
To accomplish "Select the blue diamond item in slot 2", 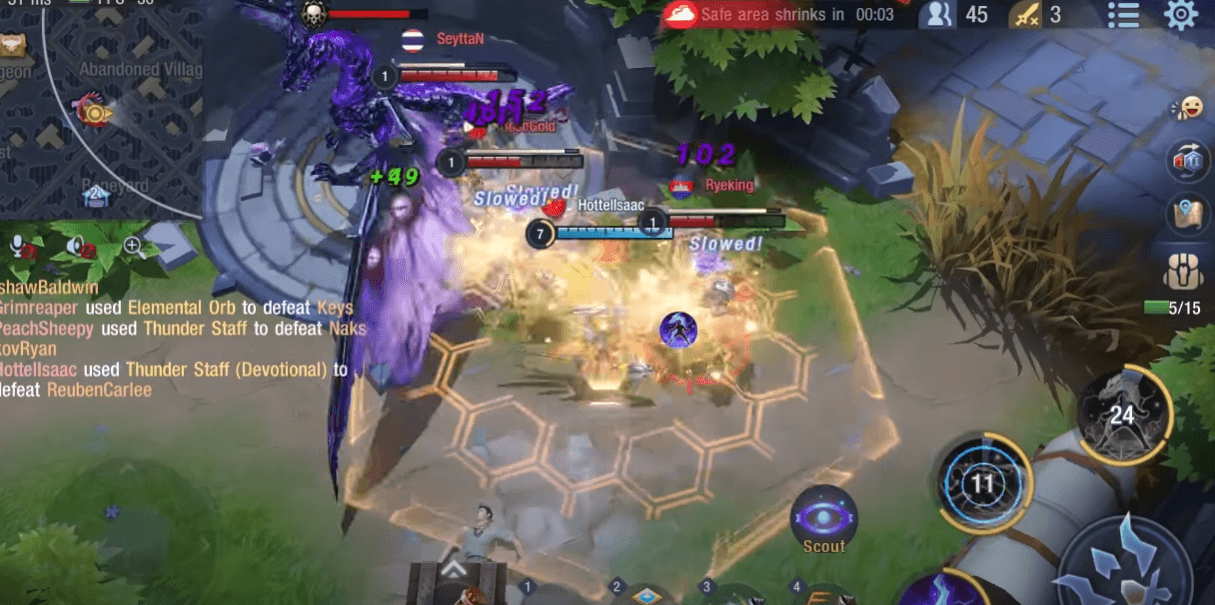I will [x=645, y=595].
